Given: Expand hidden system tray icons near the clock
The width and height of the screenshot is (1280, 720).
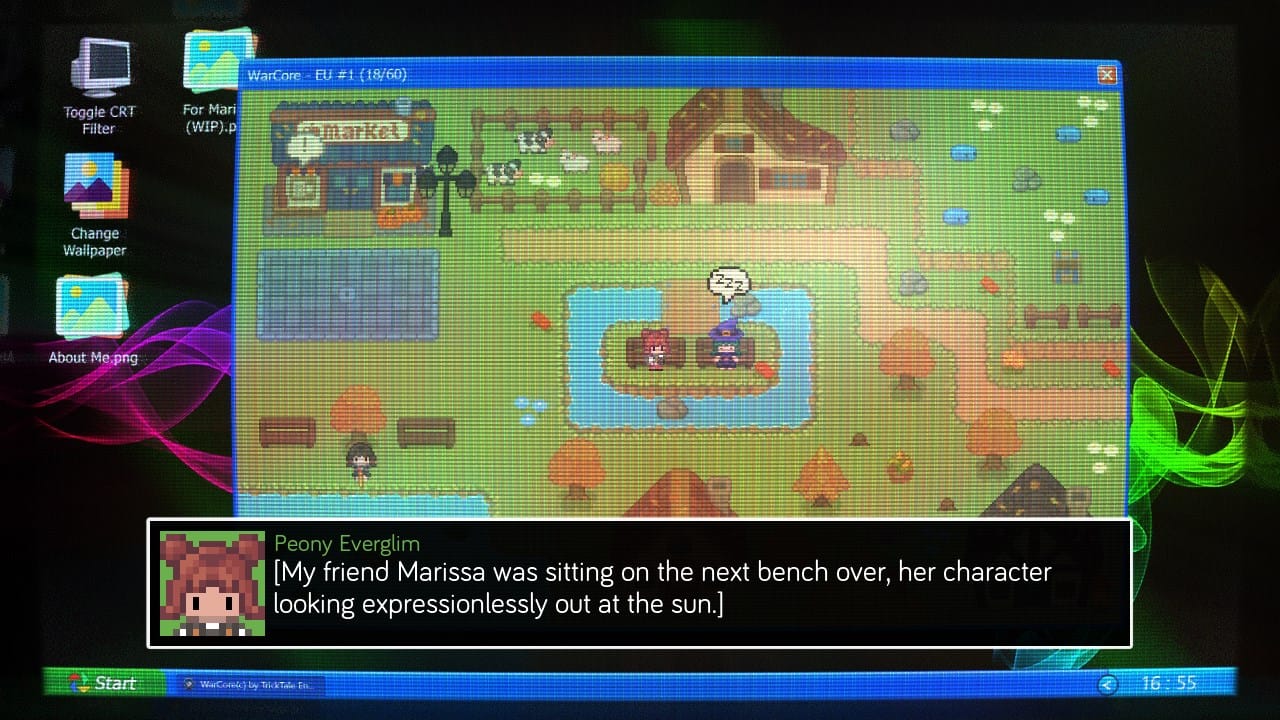Looking at the screenshot, I should coord(1108,684).
